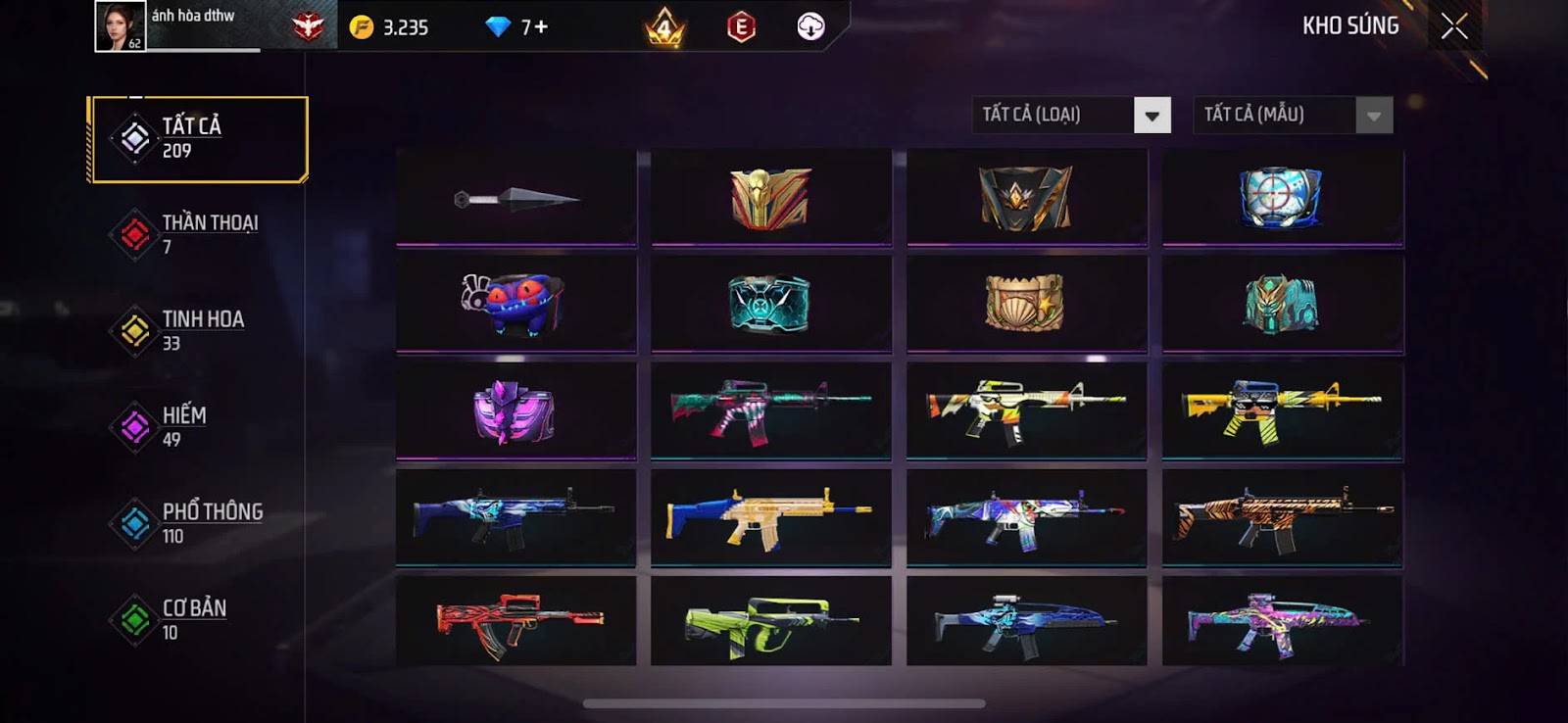Select the purple mask loot box
This screenshot has width=1568, height=723.
point(516,411)
